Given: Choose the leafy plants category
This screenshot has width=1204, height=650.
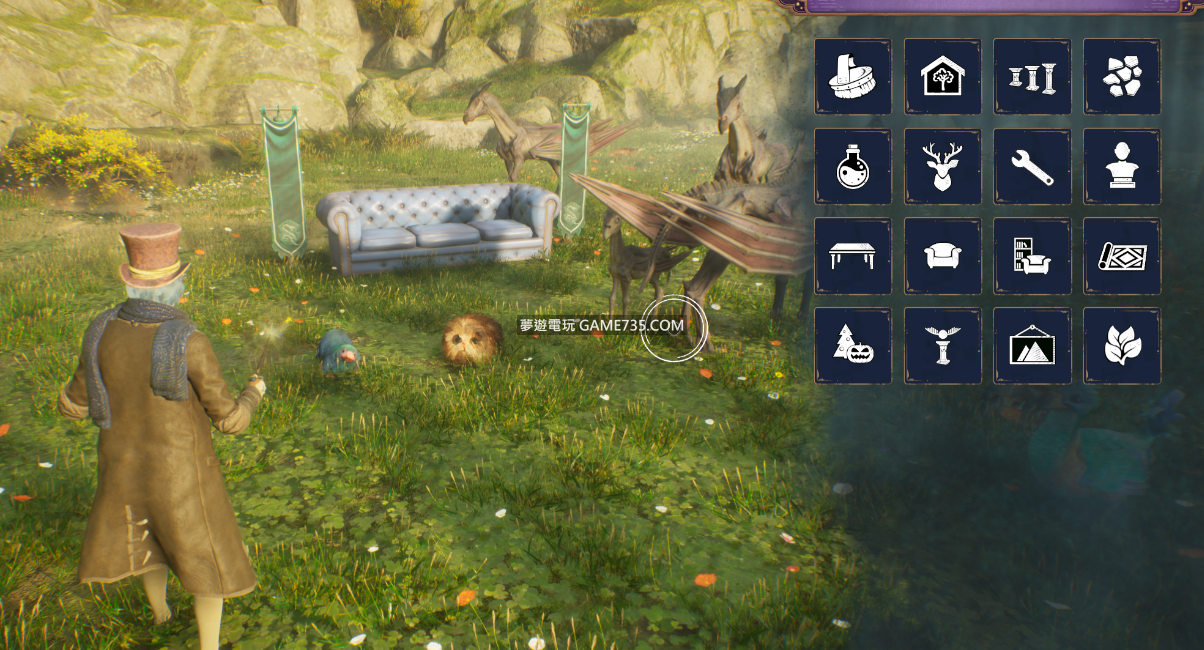Looking at the screenshot, I should [x=1122, y=346].
